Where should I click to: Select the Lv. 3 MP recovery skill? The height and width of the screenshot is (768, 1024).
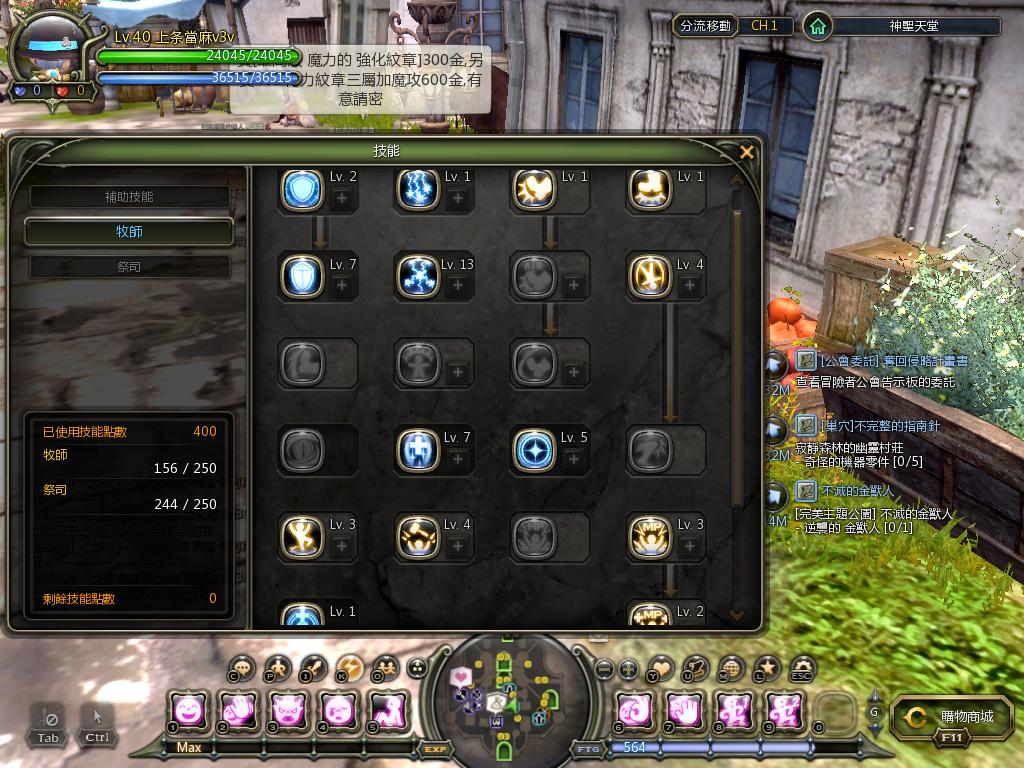point(649,537)
